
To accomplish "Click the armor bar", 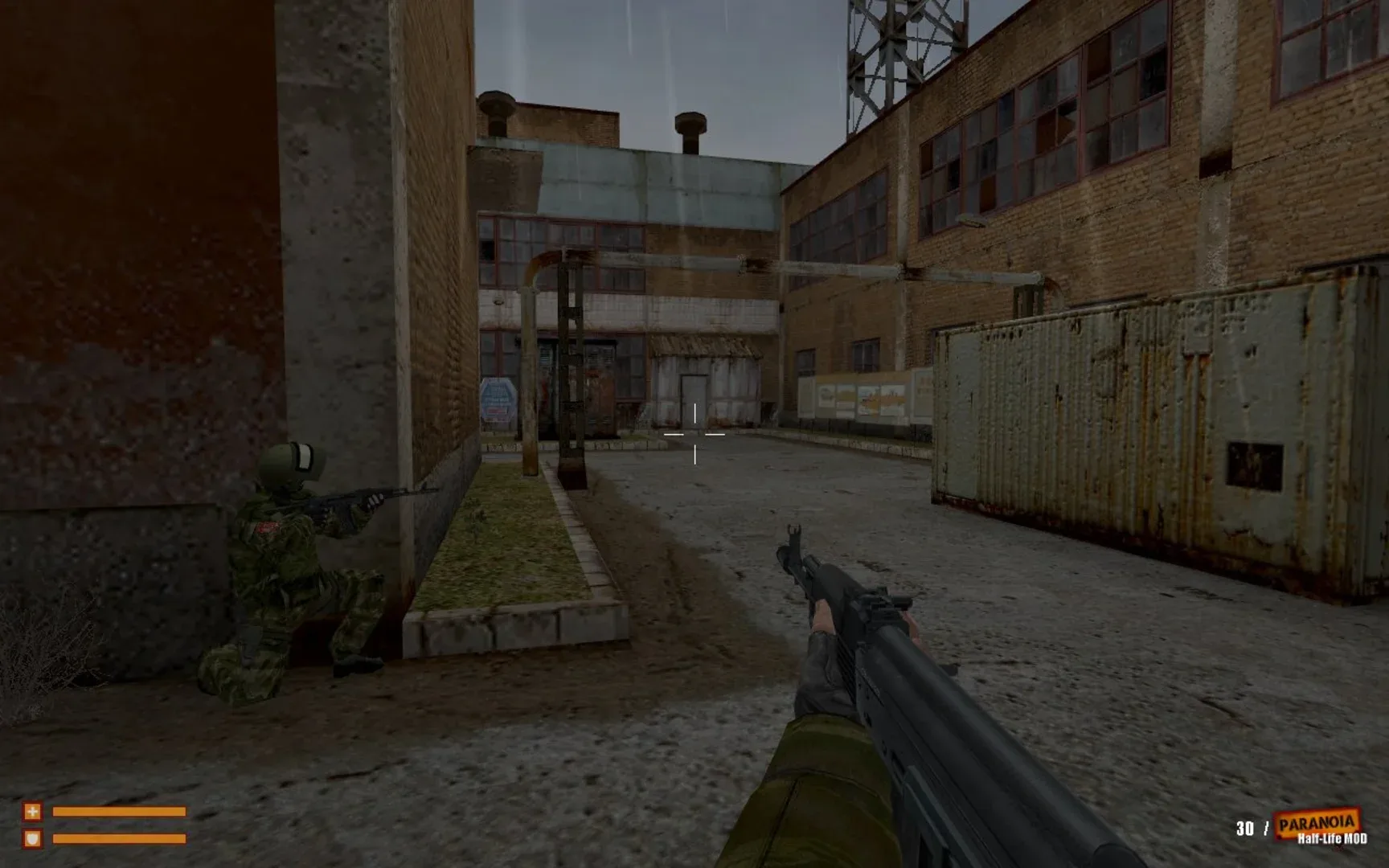I will click(121, 838).
